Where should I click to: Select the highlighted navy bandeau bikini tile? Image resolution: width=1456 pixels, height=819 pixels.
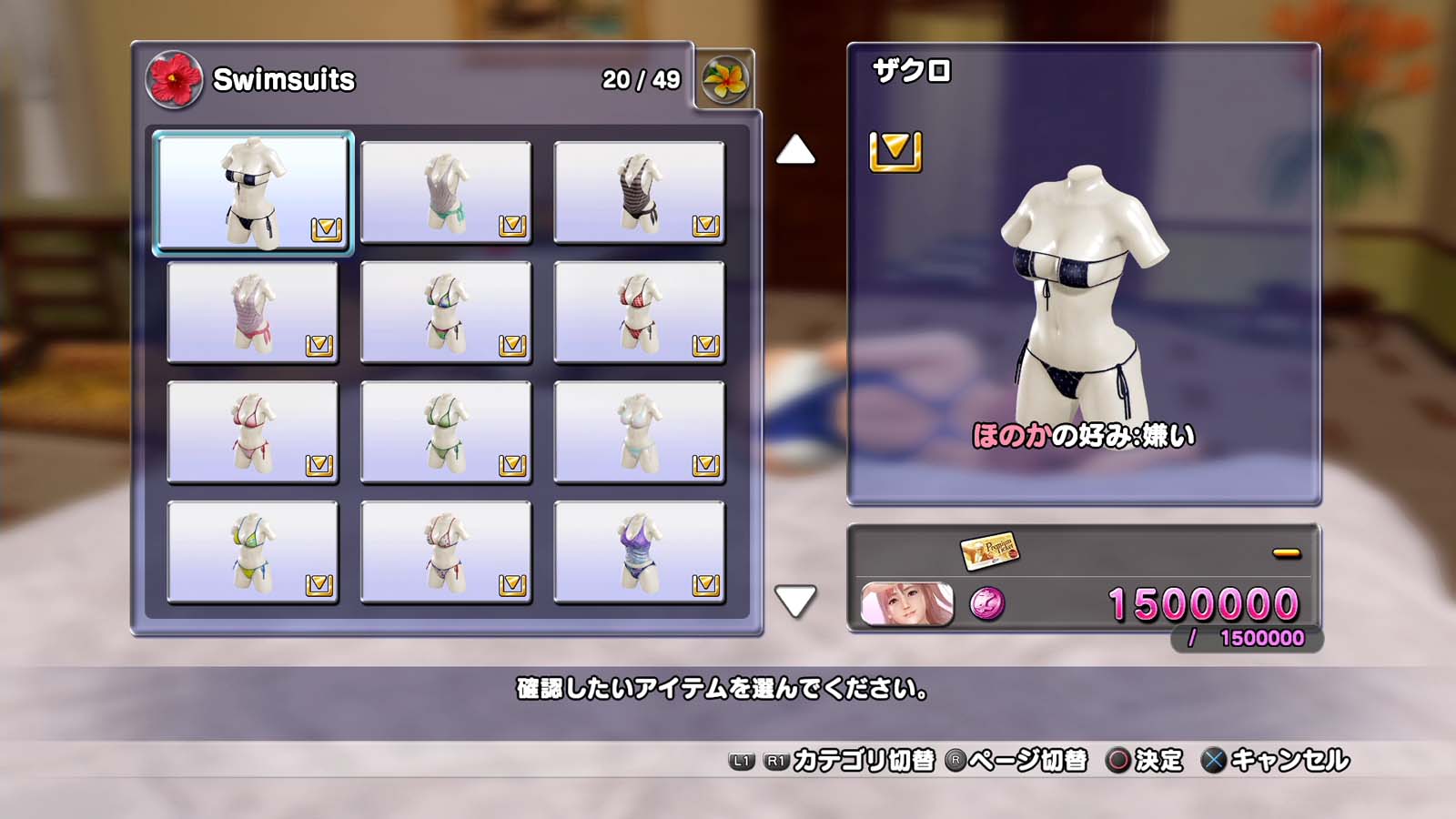click(253, 192)
